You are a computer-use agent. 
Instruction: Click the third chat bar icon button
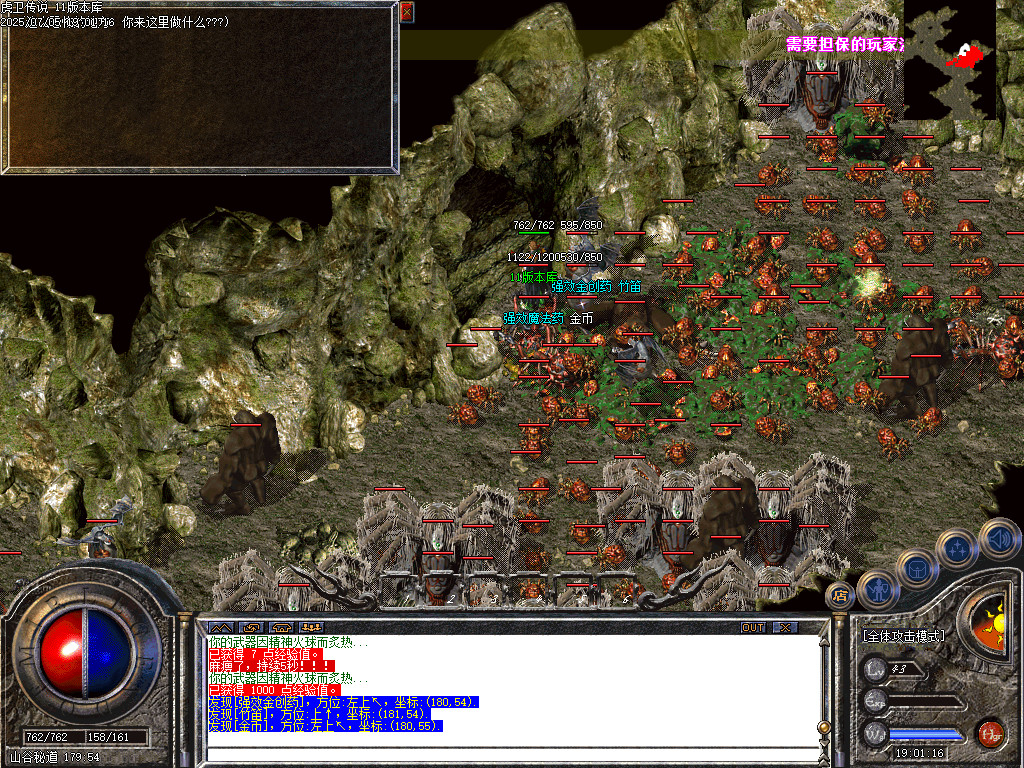coord(281,628)
